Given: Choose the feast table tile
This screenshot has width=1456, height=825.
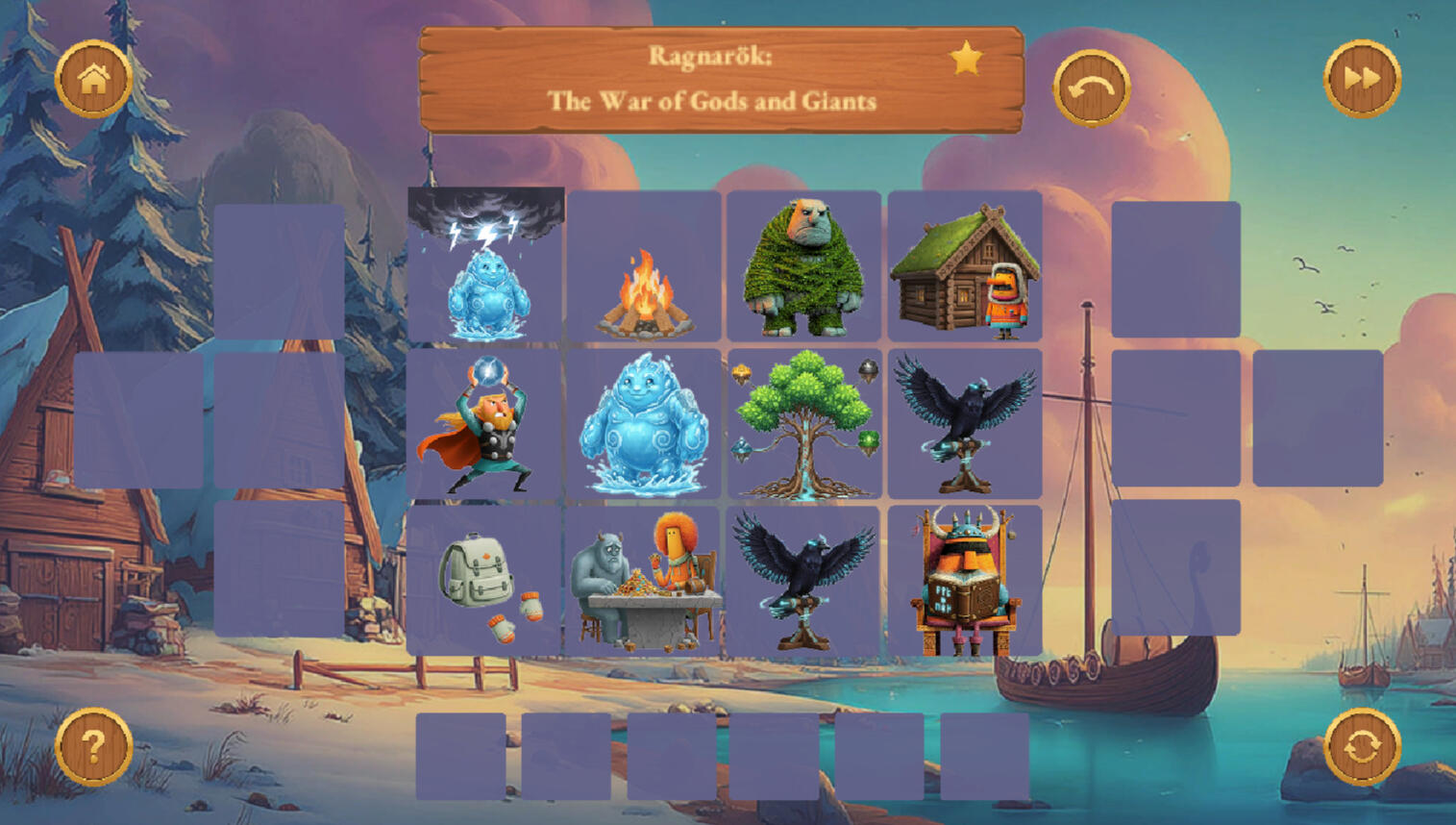Looking at the screenshot, I should pyautogui.click(x=644, y=582).
